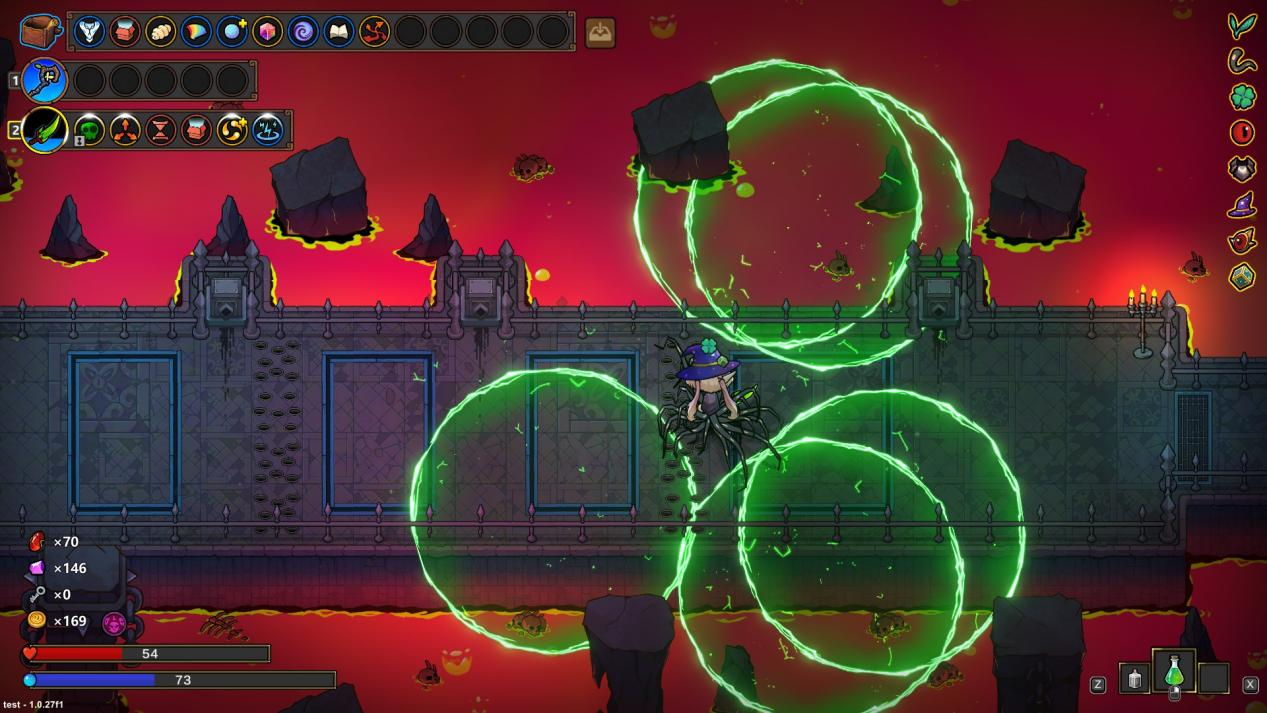Image resolution: width=1267 pixels, height=713 pixels.
Task: Choose the purple spiral spell slot
Action: (x=303, y=32)
